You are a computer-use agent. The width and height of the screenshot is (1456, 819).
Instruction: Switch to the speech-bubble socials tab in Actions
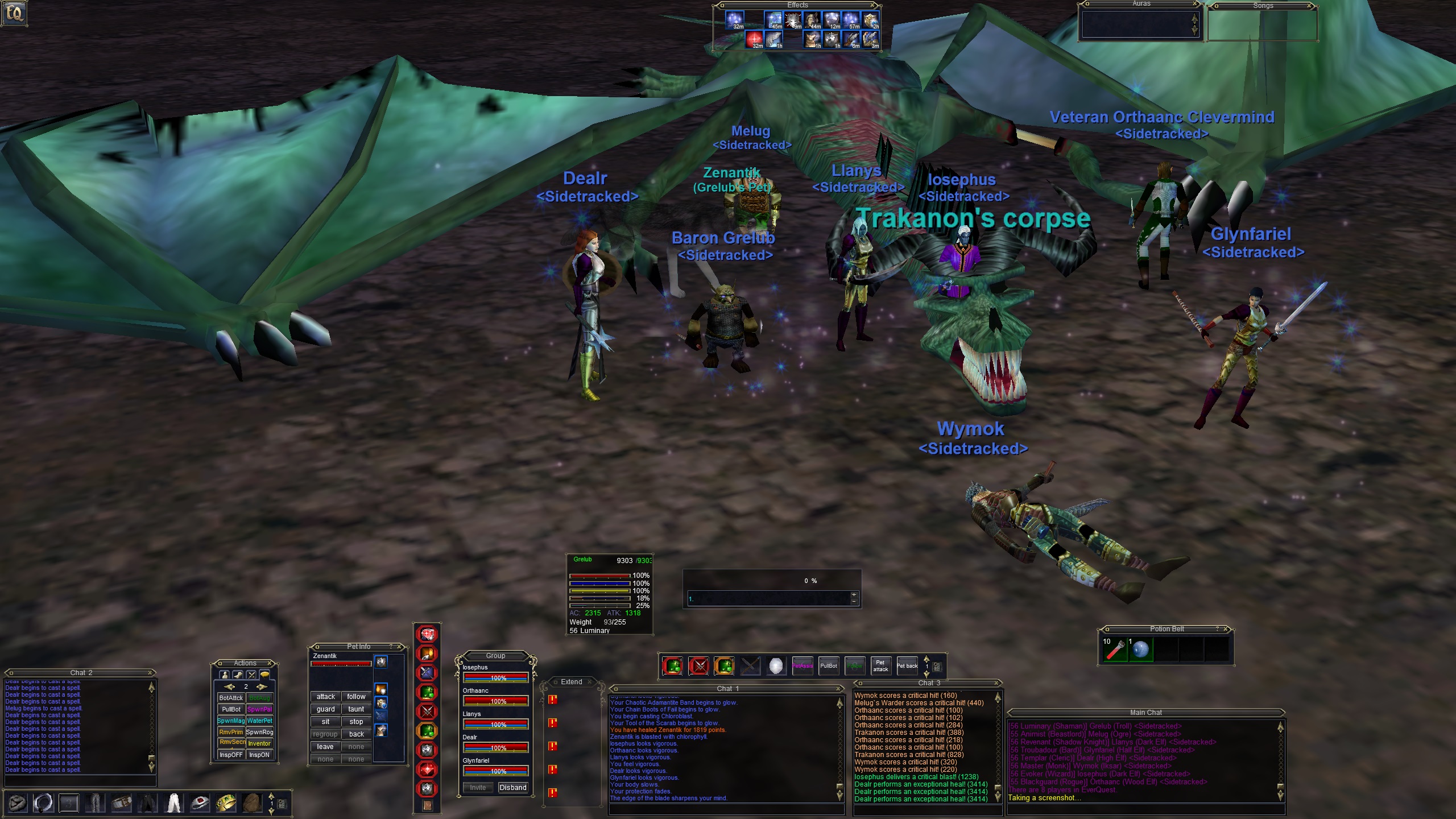tap(264, 675)
